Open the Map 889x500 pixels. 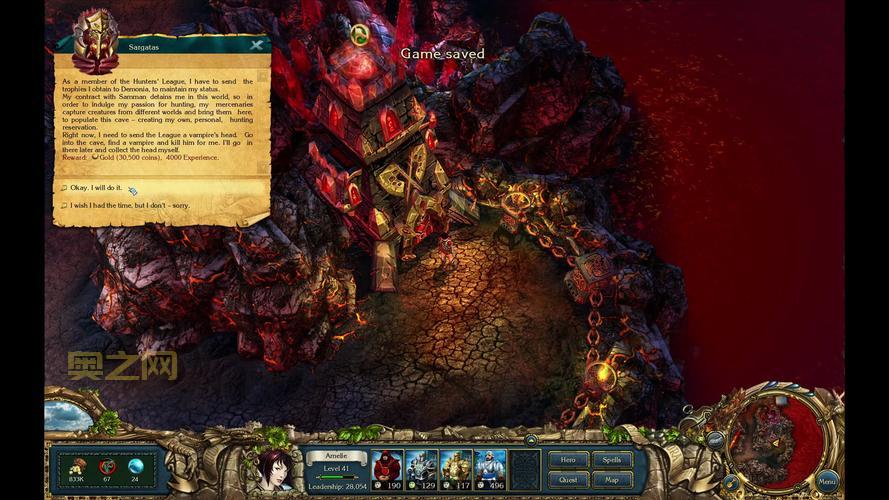click(612, 480)
